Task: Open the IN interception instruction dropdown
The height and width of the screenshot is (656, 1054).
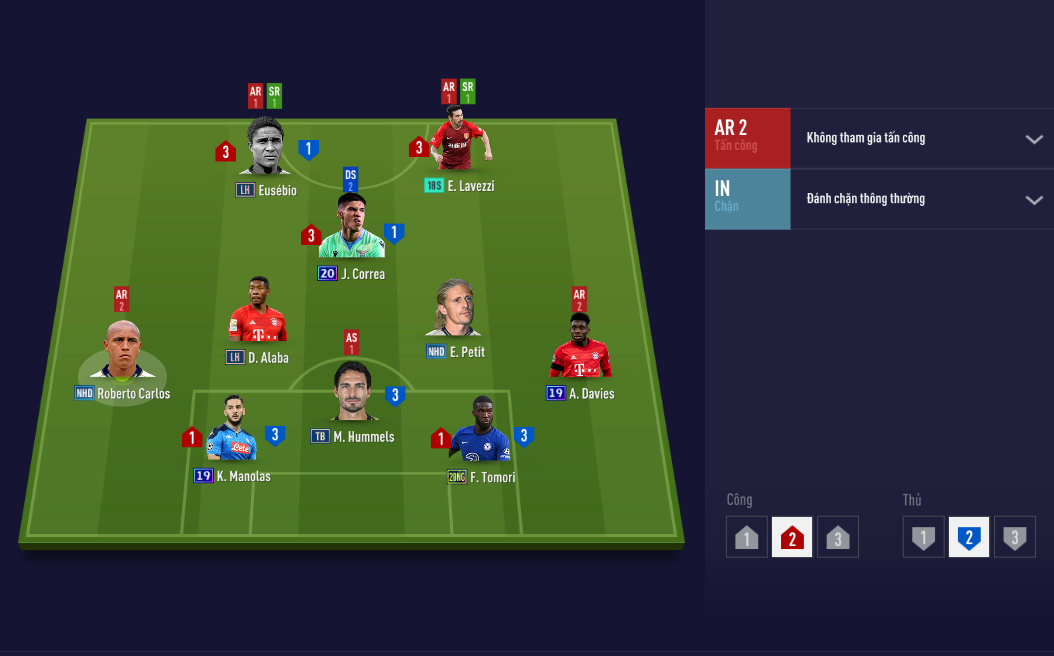Action: pos(1034,200)
